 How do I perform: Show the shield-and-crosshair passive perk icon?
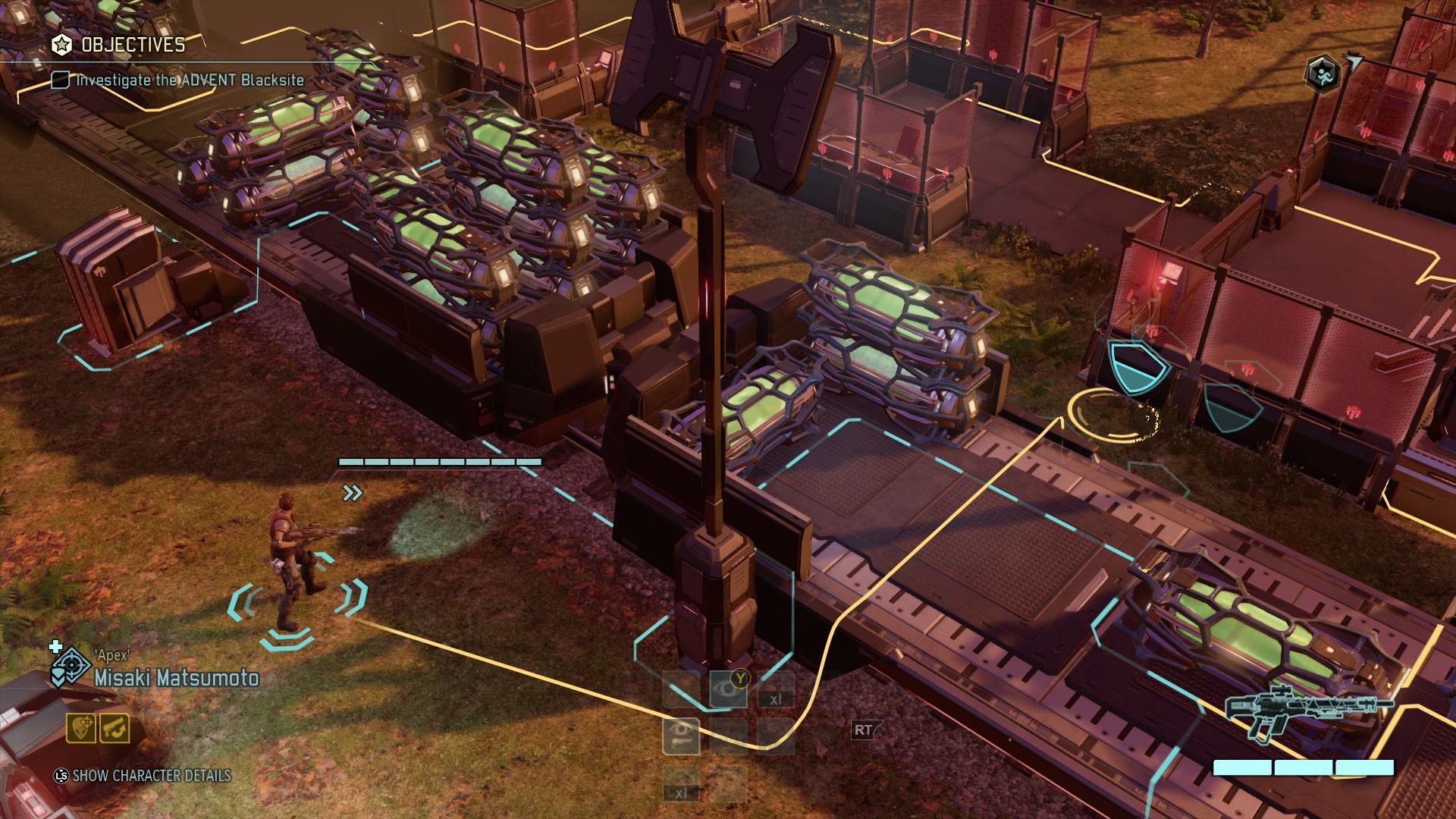81,729
